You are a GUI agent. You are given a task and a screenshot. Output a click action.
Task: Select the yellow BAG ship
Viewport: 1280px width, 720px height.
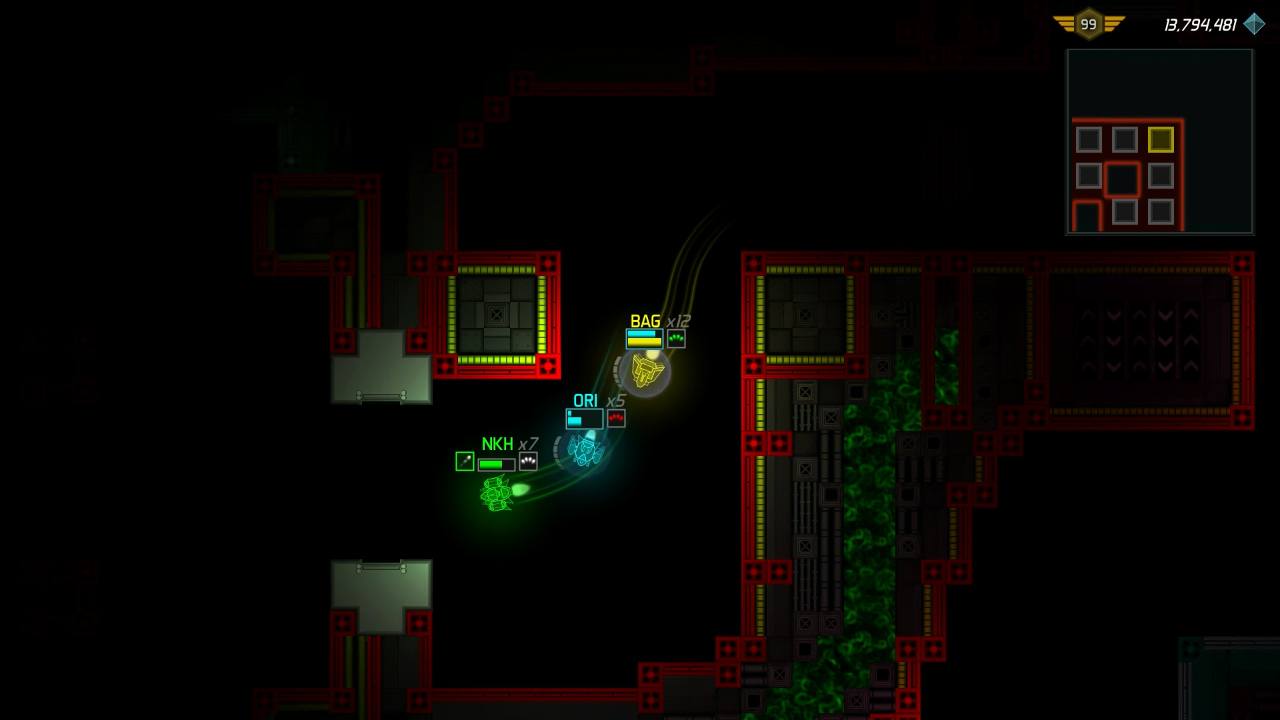644,372
